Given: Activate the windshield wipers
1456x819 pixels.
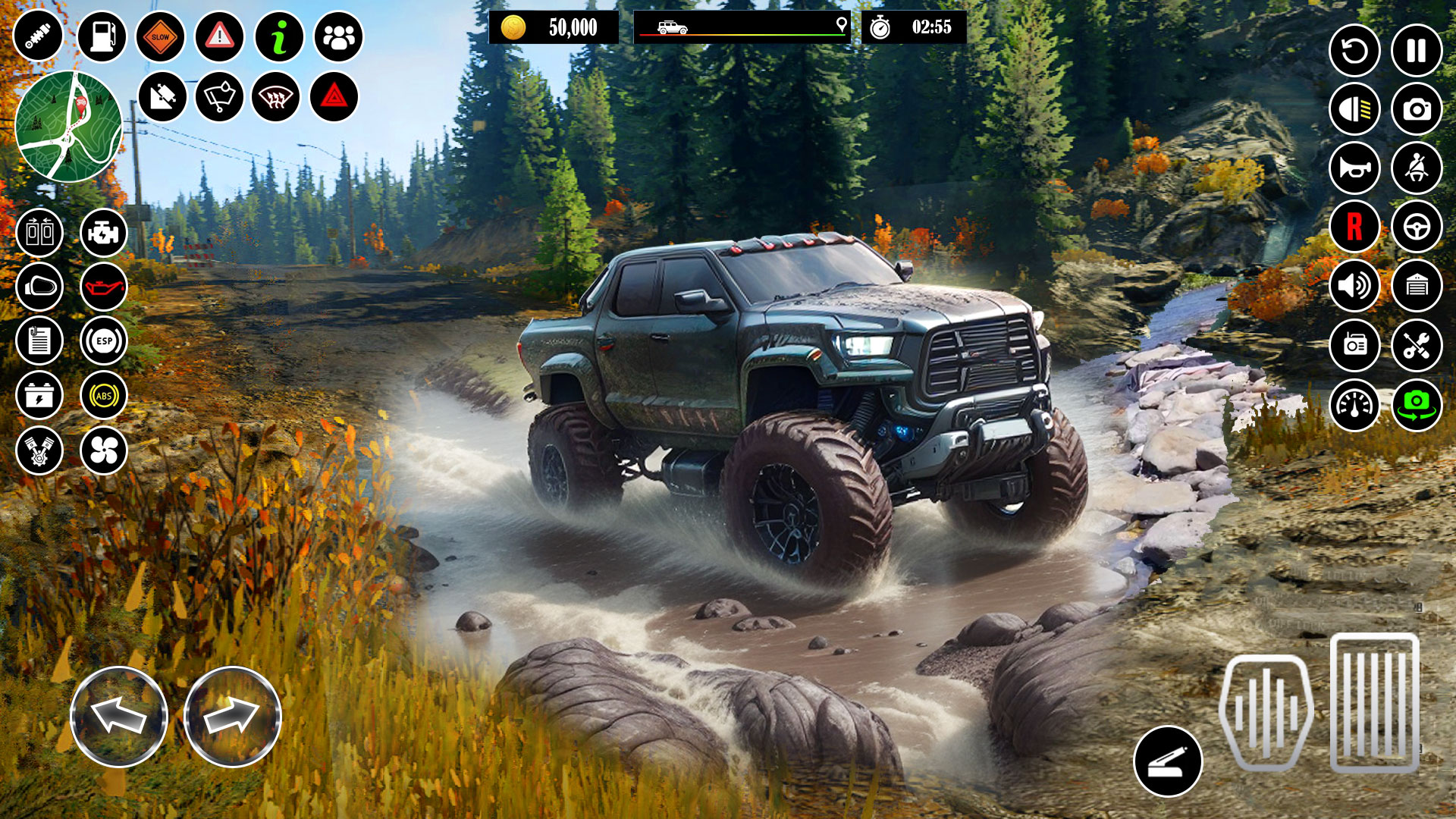Looking at the screenshot, I should (219, 96).
